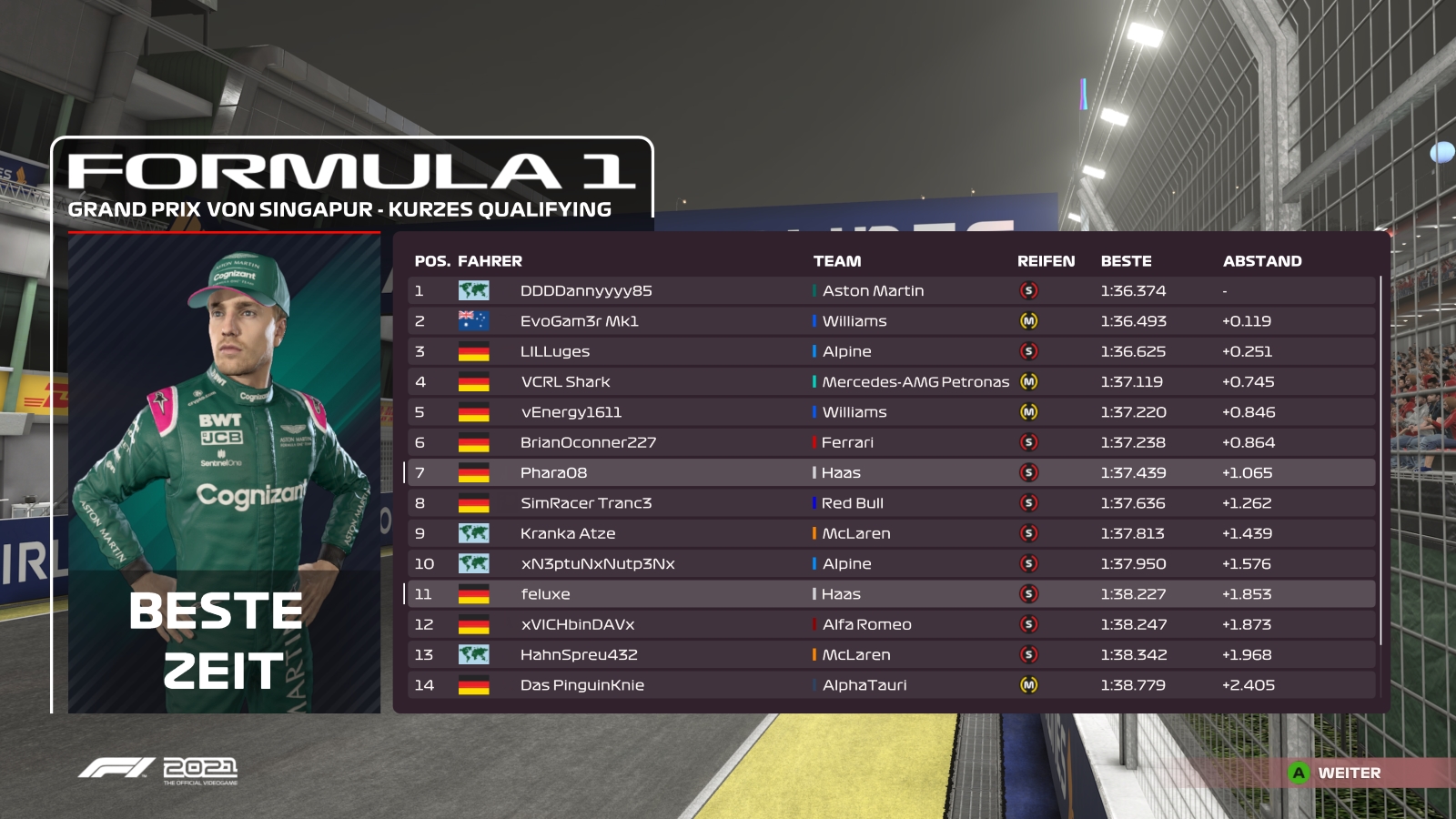Choose the xVICHbinDAVx Alfa Romeo row

(890, 624)
